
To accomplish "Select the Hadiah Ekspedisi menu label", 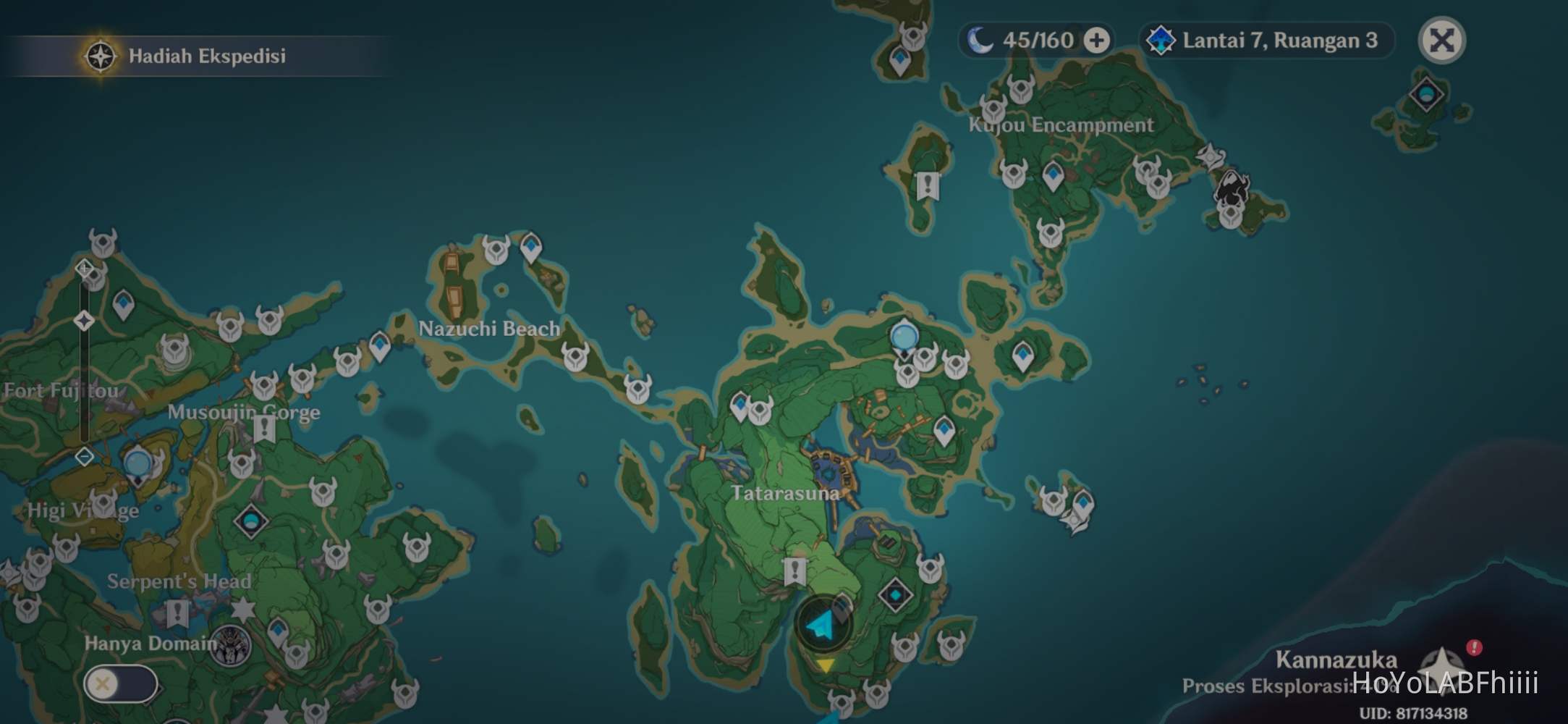I will [207, 56].
